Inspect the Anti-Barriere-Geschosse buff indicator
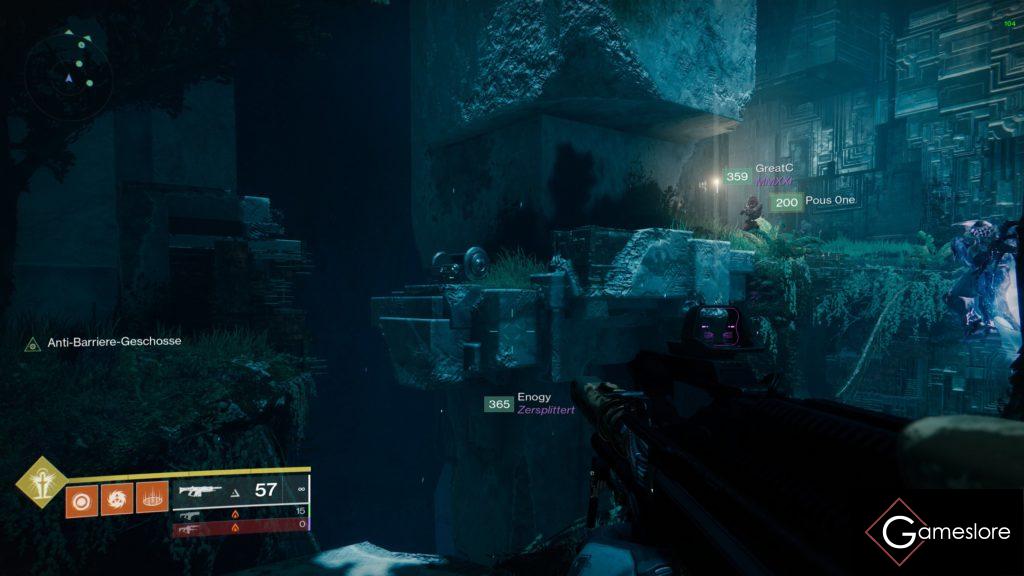 coord(103,342)
